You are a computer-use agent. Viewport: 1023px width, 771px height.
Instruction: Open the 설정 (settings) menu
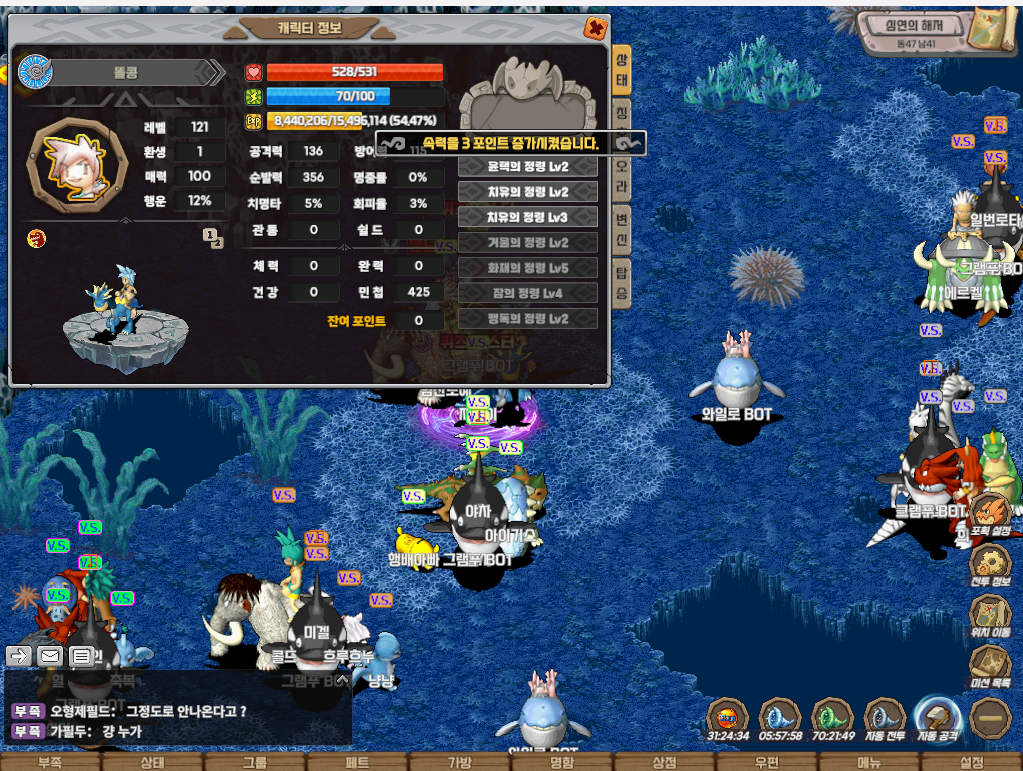(x=971, y=762)
